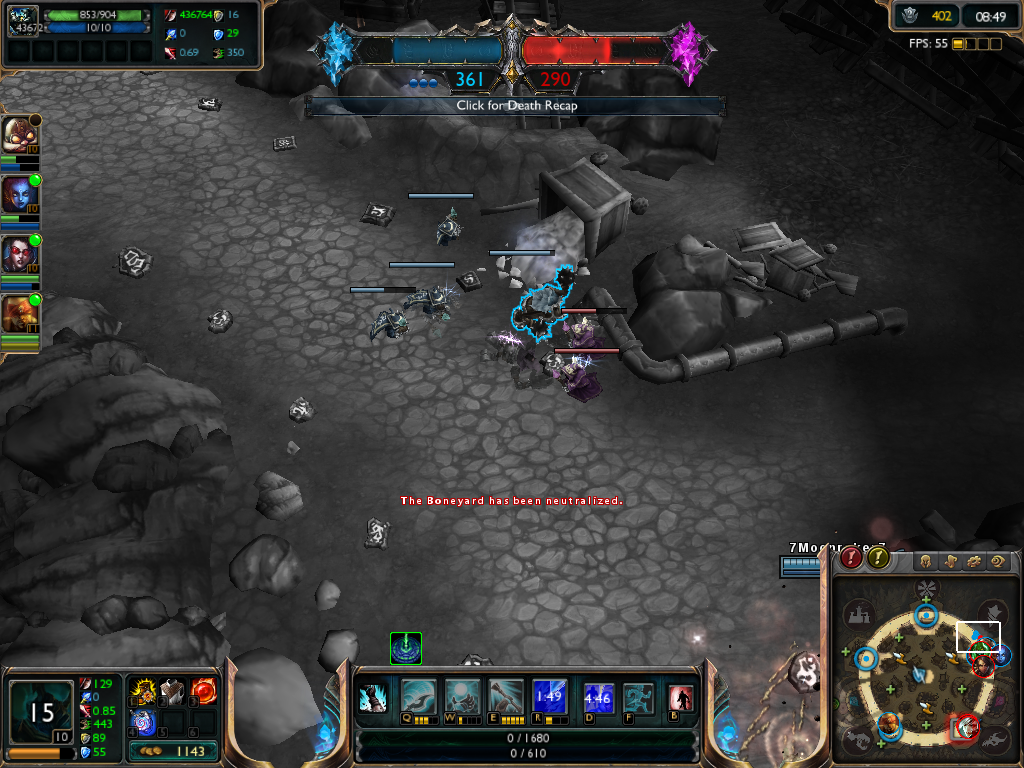Click the yellow caution ping button
This screenshot has width=1024, height=768.
click(x=878, y=558)
